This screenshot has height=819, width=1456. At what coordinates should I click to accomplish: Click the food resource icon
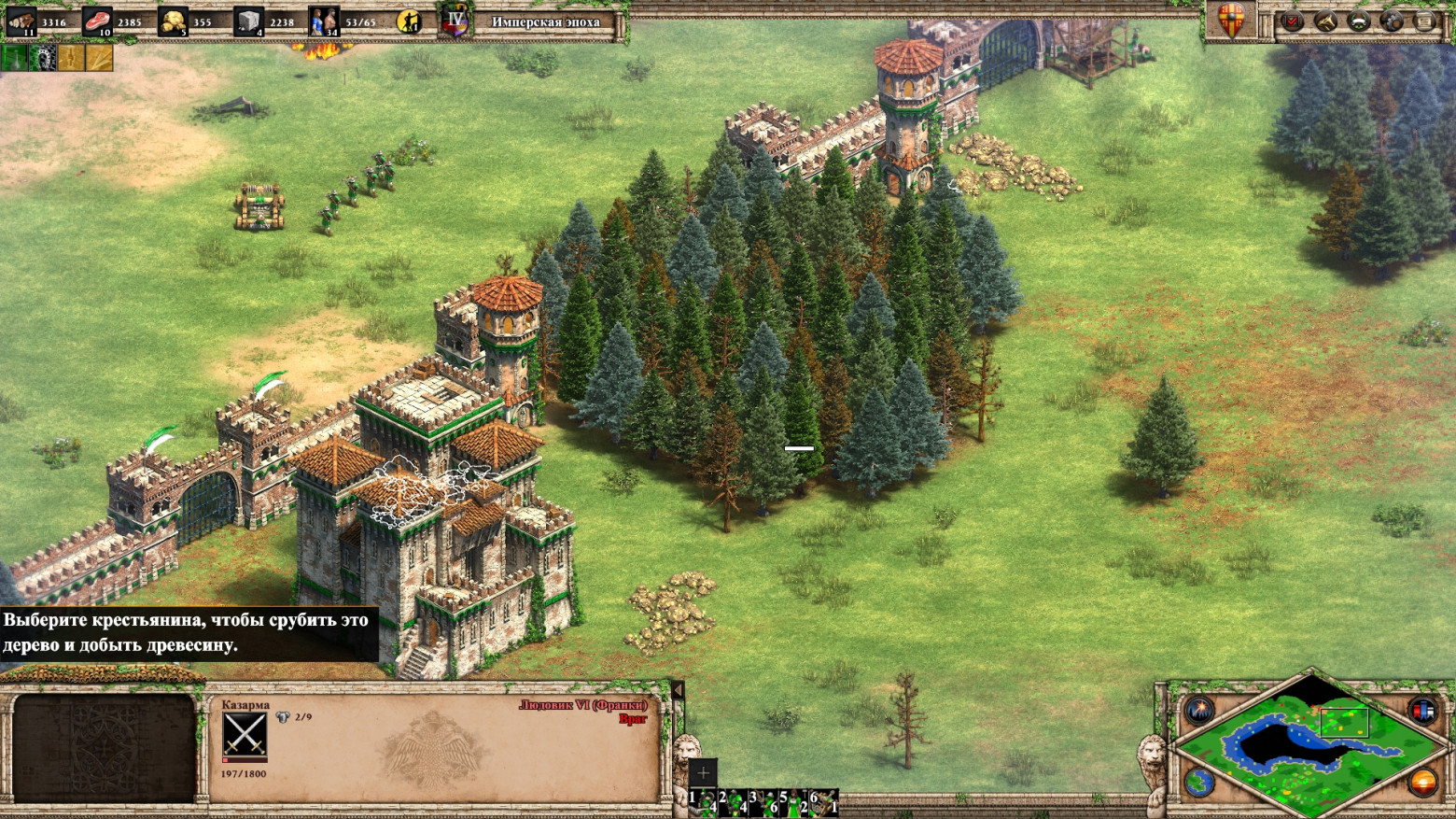tap(97, 21)
